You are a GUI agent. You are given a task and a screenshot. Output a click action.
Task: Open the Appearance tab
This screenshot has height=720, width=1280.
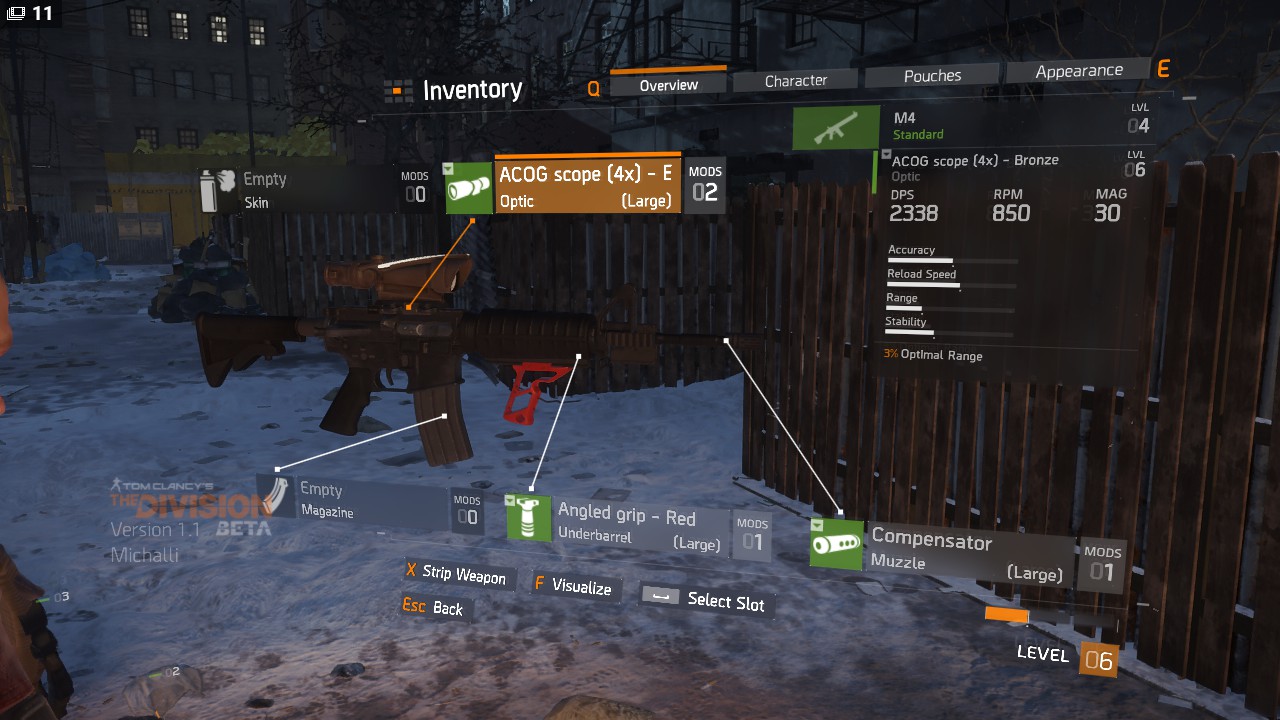coord(1078,71)
